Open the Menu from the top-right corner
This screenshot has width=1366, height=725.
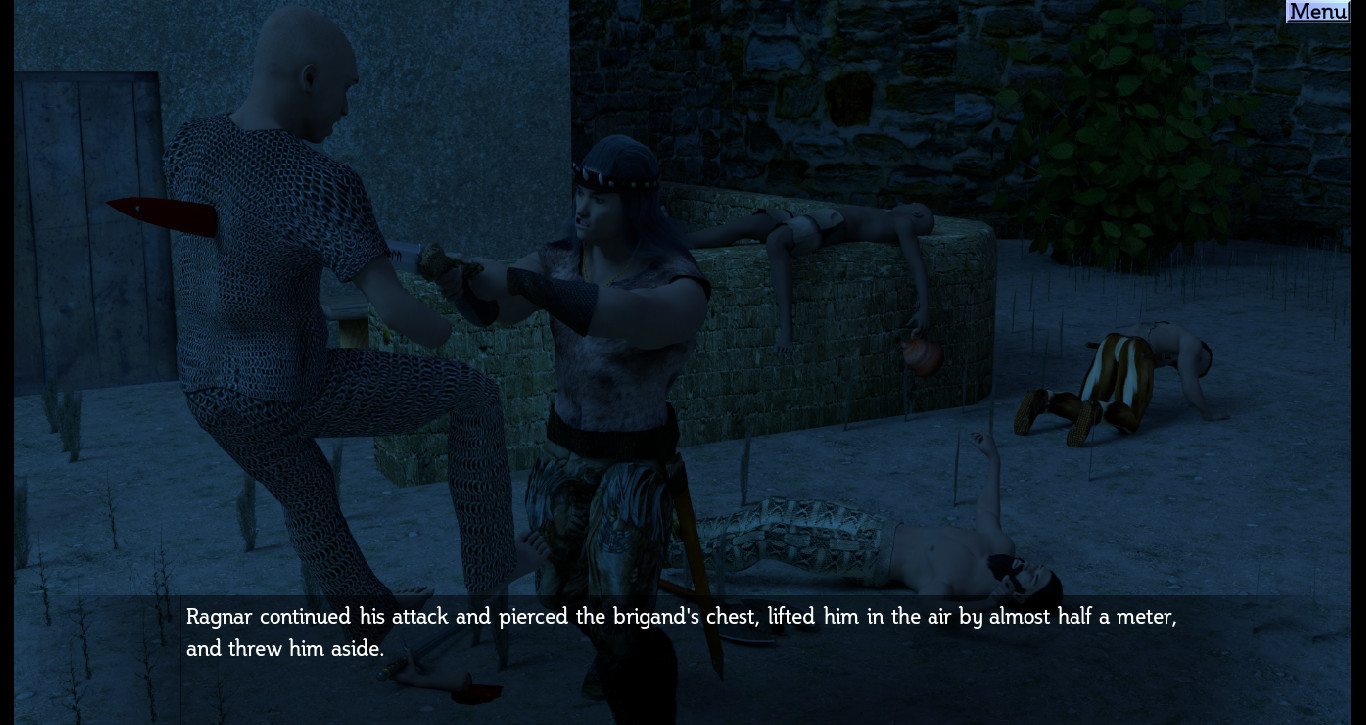(1317, 11)
